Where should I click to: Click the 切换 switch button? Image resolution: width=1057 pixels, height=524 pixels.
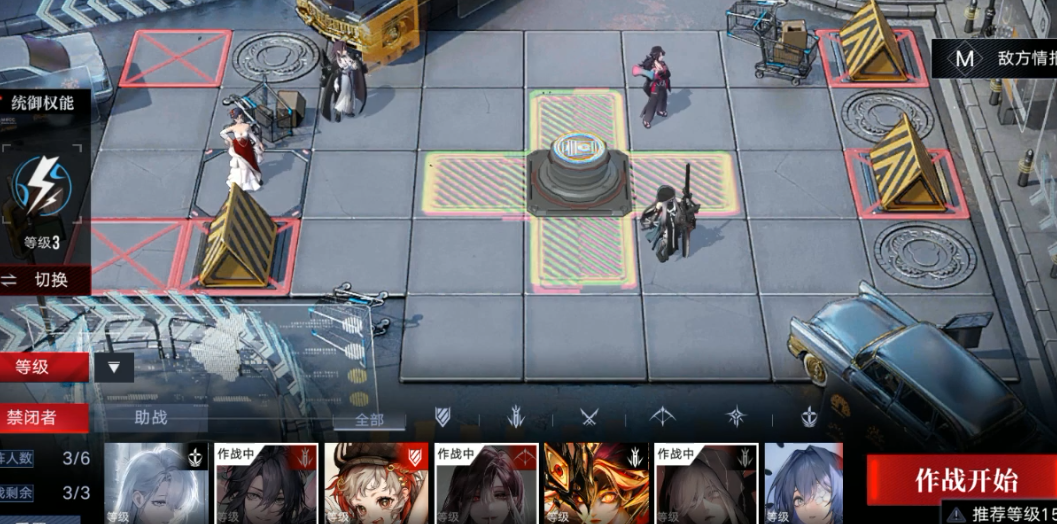point(45,280)
